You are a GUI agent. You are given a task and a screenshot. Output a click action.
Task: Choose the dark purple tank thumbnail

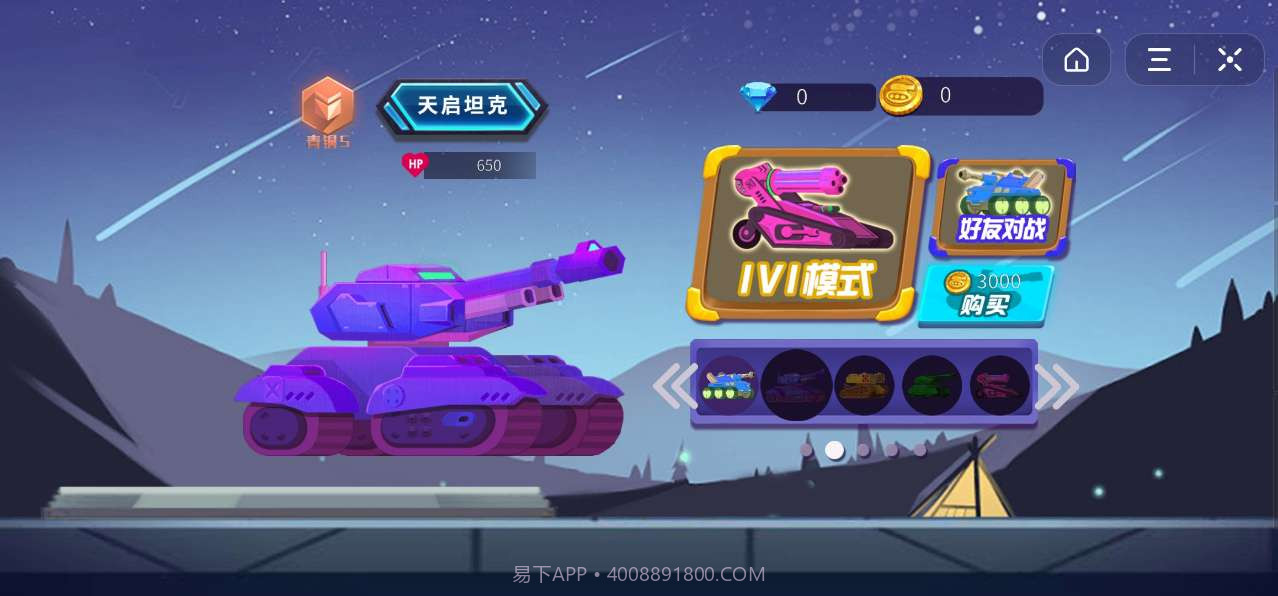(x=796, y=385)
